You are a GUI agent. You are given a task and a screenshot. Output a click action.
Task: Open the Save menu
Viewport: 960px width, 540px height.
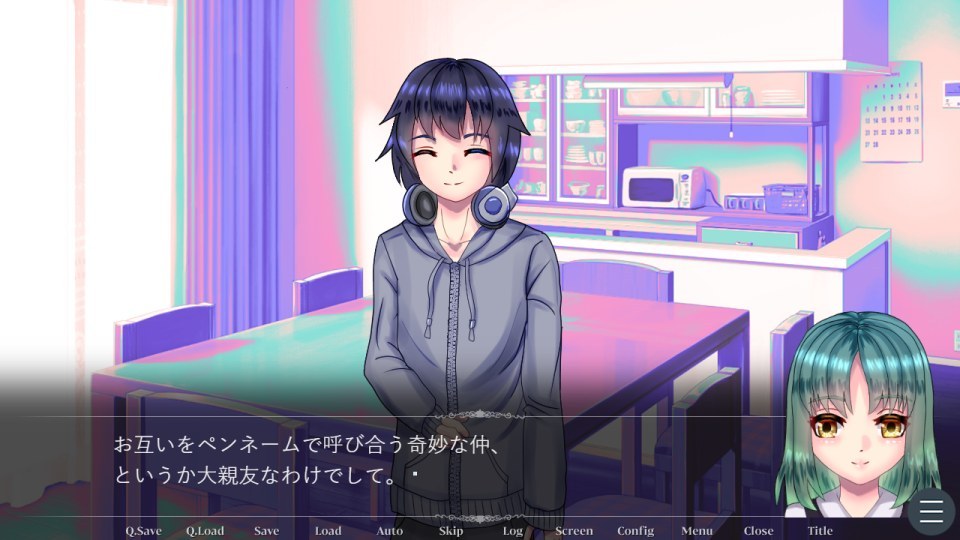pyautogui.click(x=266, y=531)
